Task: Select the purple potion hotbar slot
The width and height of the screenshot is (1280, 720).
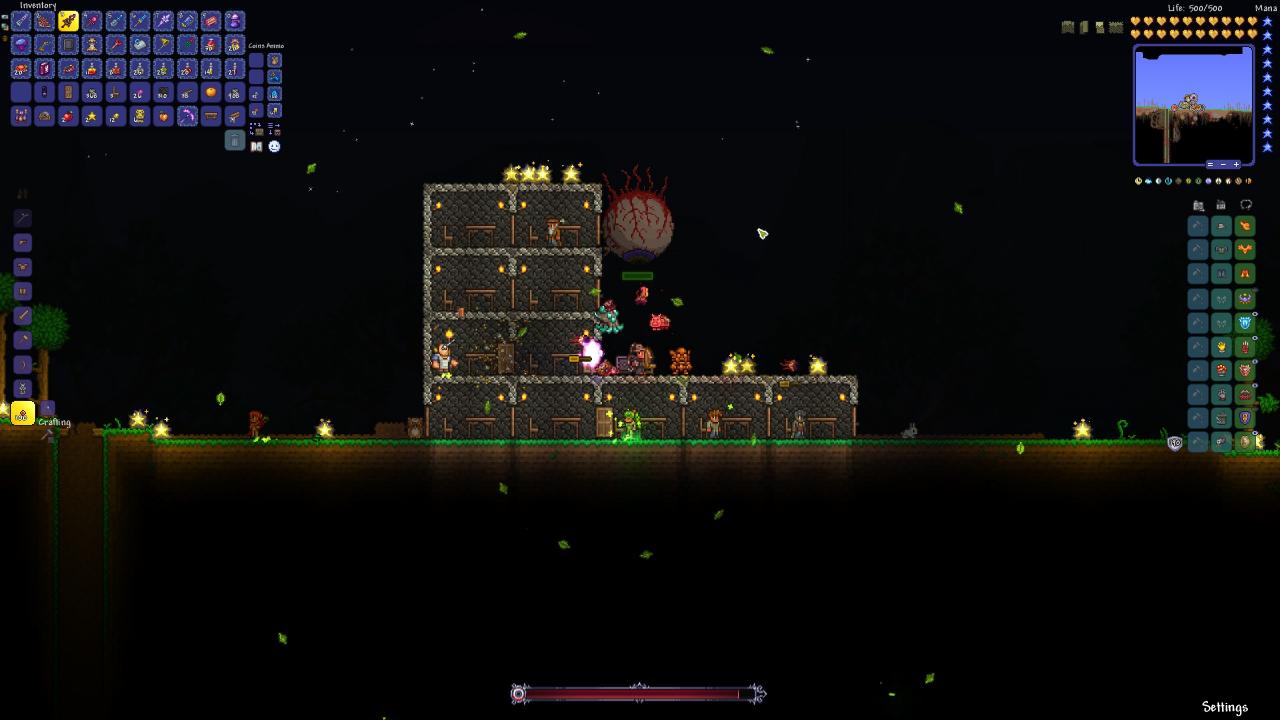Action: tap(235, 21)
